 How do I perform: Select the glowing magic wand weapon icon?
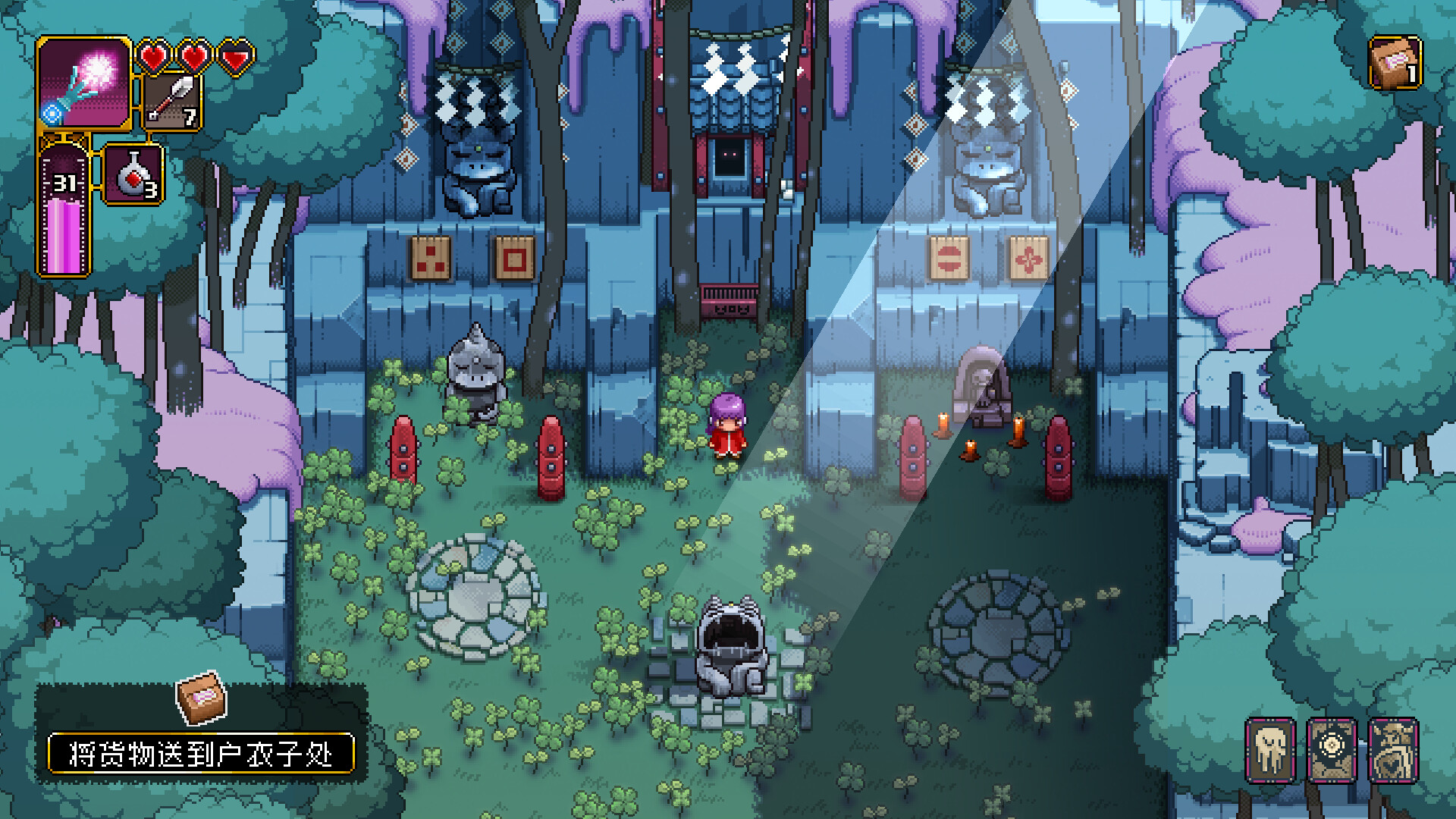click(83, 83)
